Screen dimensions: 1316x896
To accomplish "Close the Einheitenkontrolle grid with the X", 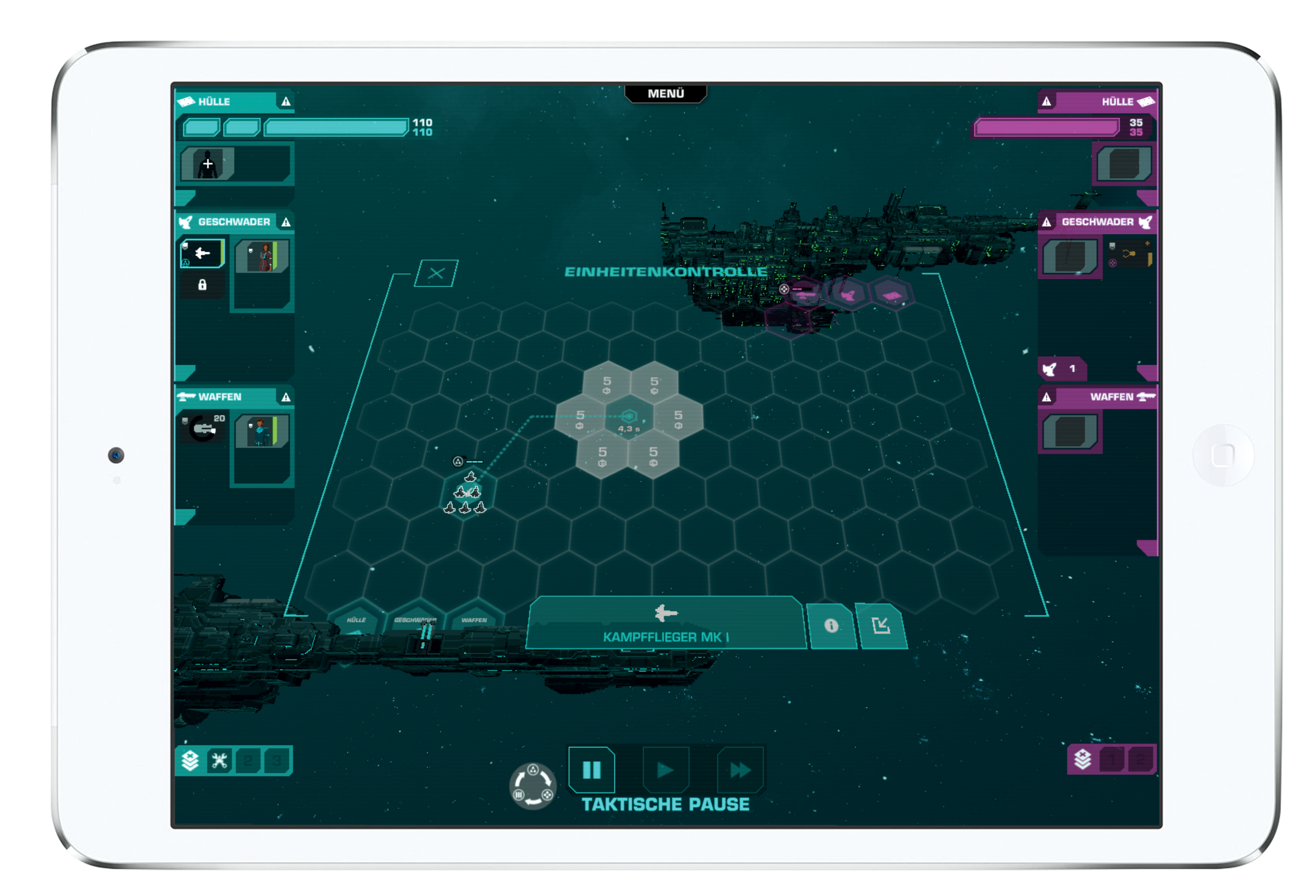I will [x=436, y=274].
